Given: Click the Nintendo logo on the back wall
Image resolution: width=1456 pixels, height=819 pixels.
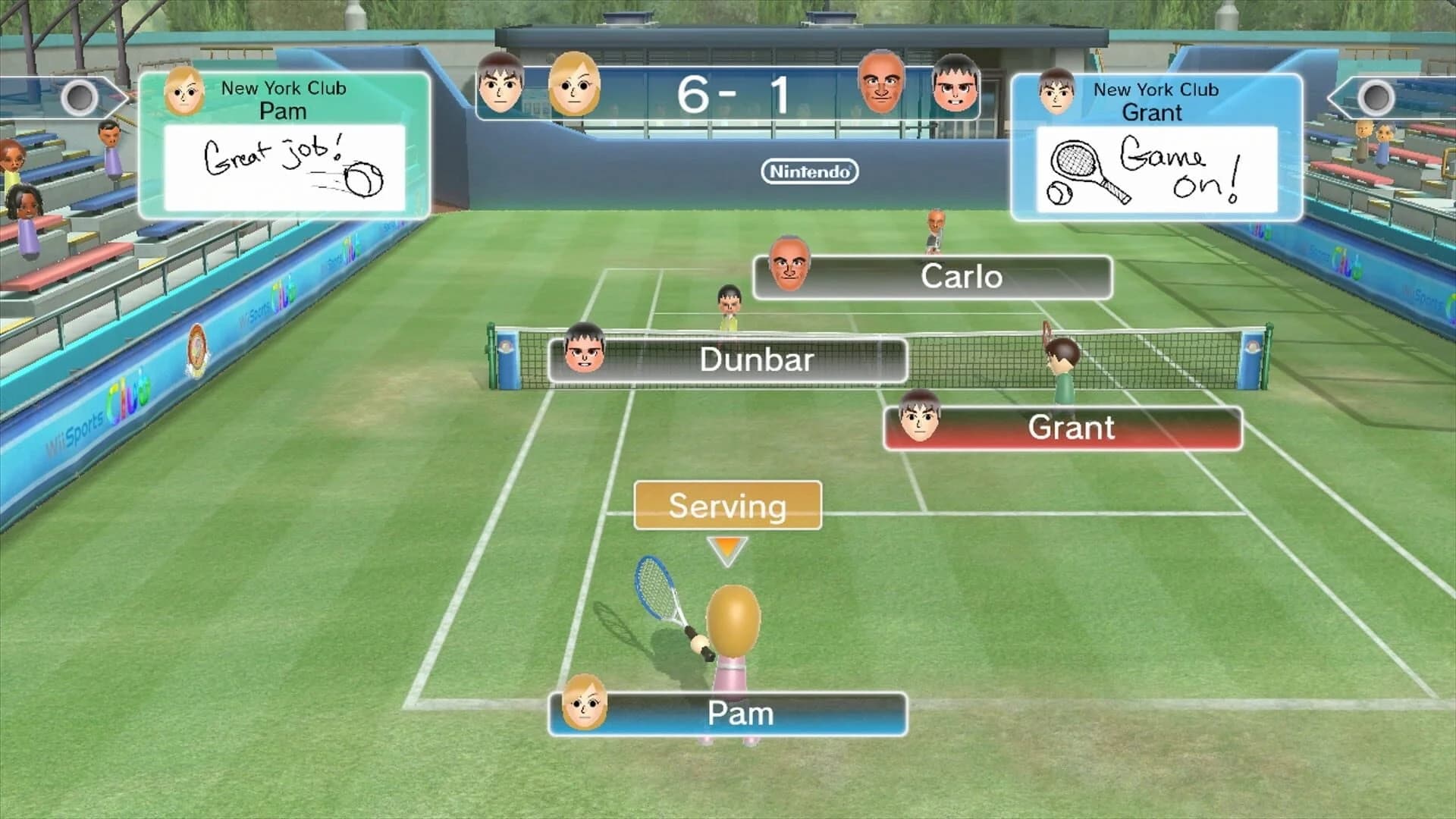Looking at the screenshot, I should point(809,172).
